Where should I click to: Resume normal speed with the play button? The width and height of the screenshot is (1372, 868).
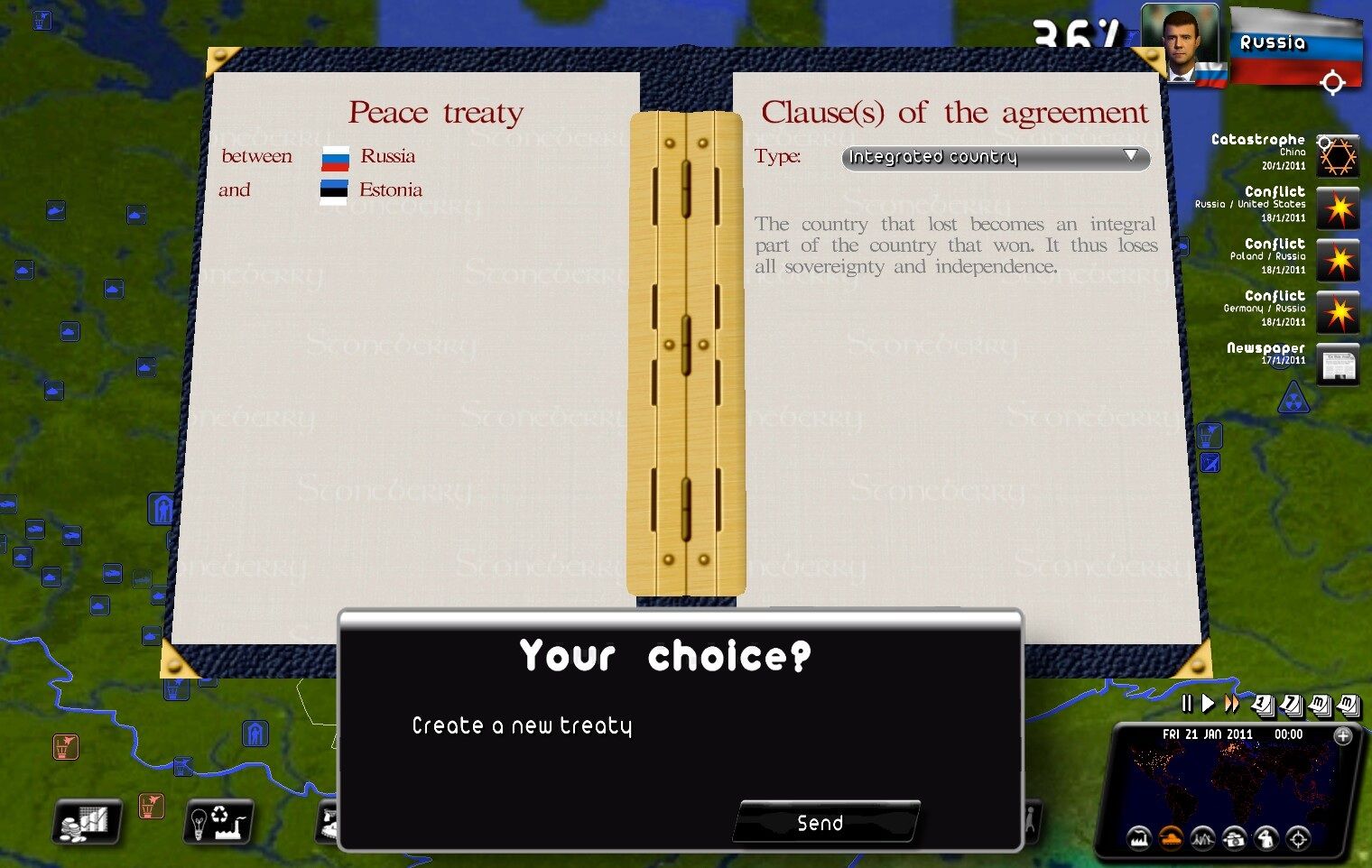[x=1209, y=703]
